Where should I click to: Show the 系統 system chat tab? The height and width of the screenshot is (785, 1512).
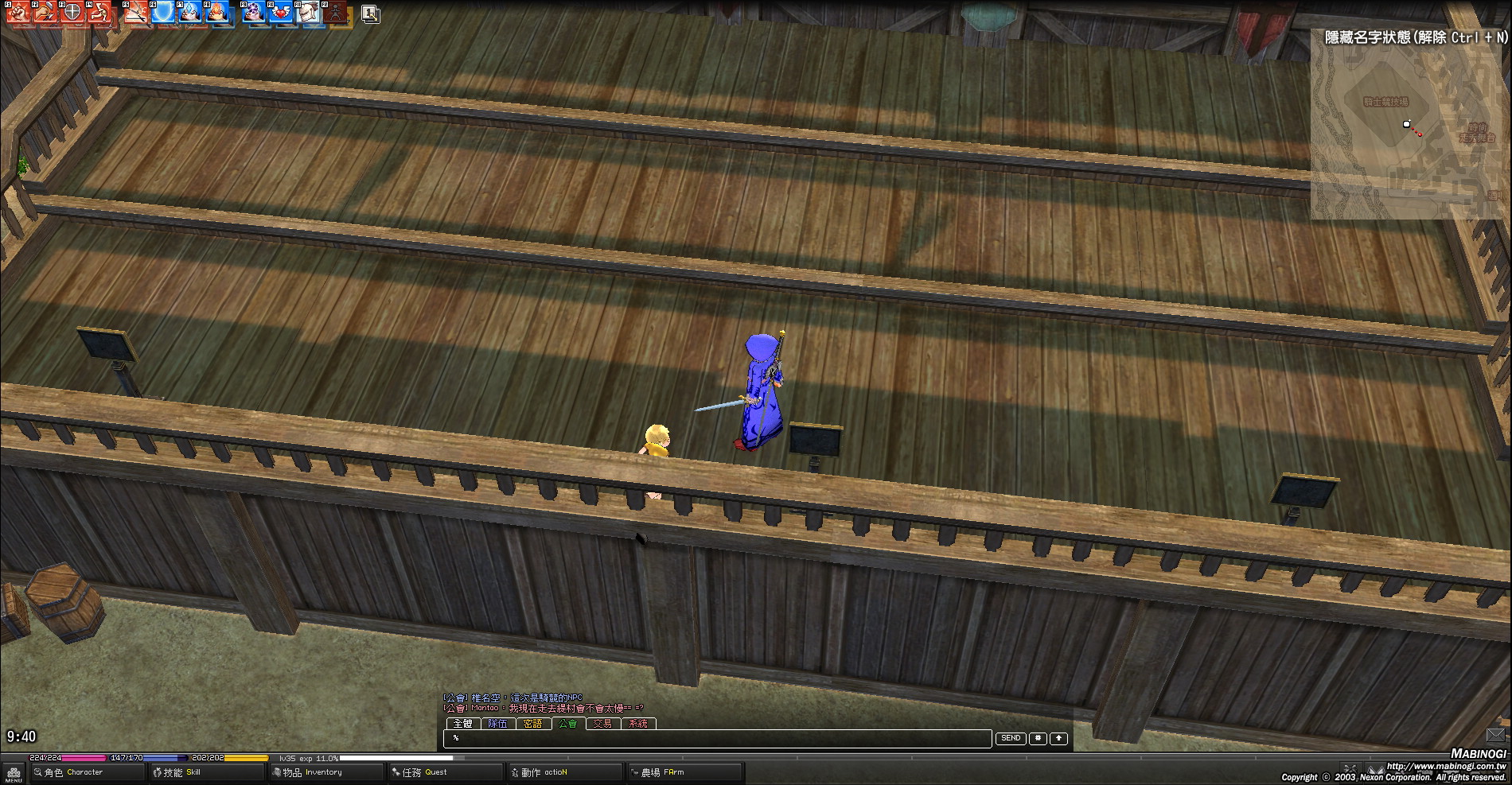[637, 724]
